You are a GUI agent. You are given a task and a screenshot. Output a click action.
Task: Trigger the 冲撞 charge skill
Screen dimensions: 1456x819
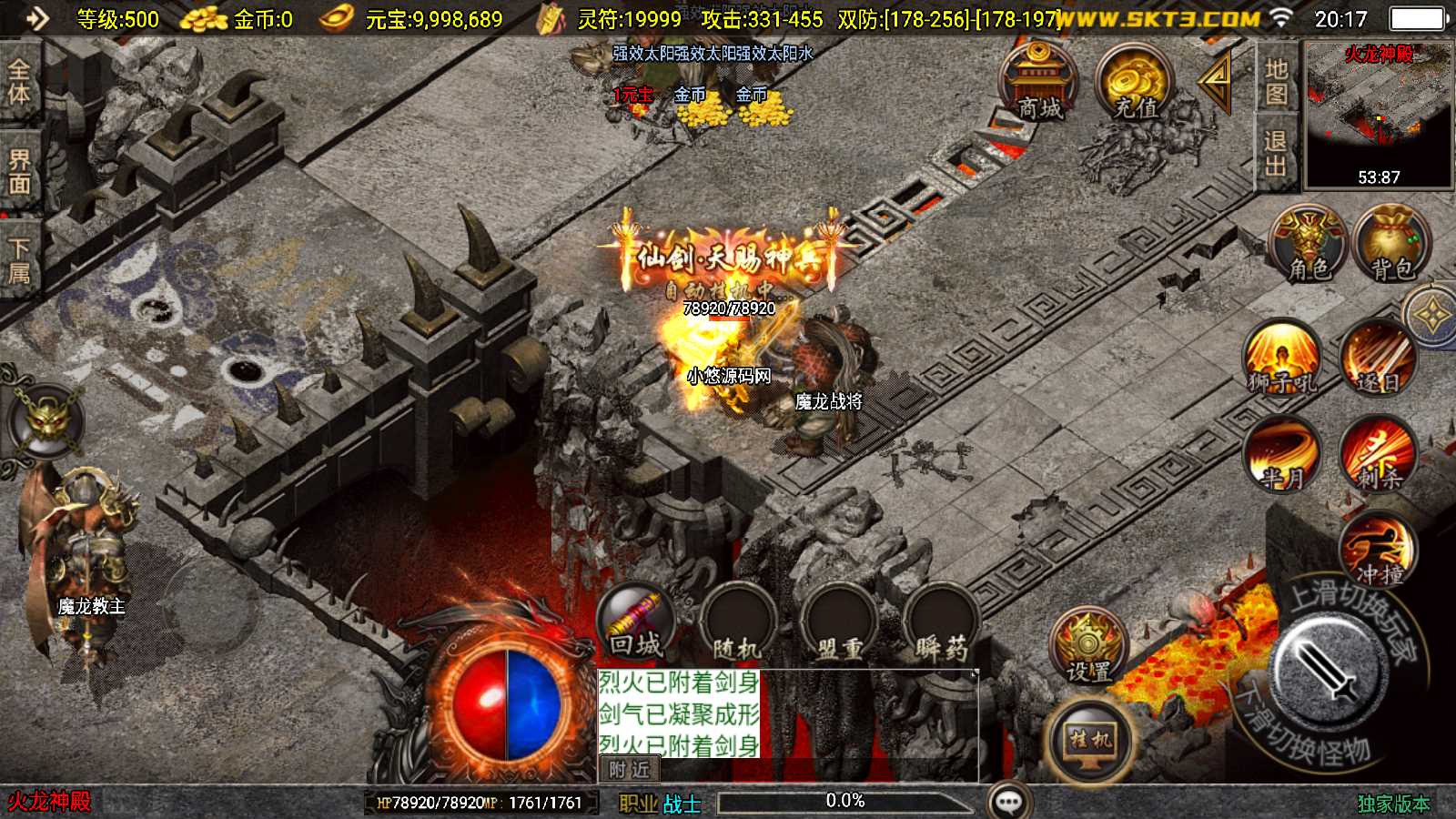click(x=1378, y=551)
